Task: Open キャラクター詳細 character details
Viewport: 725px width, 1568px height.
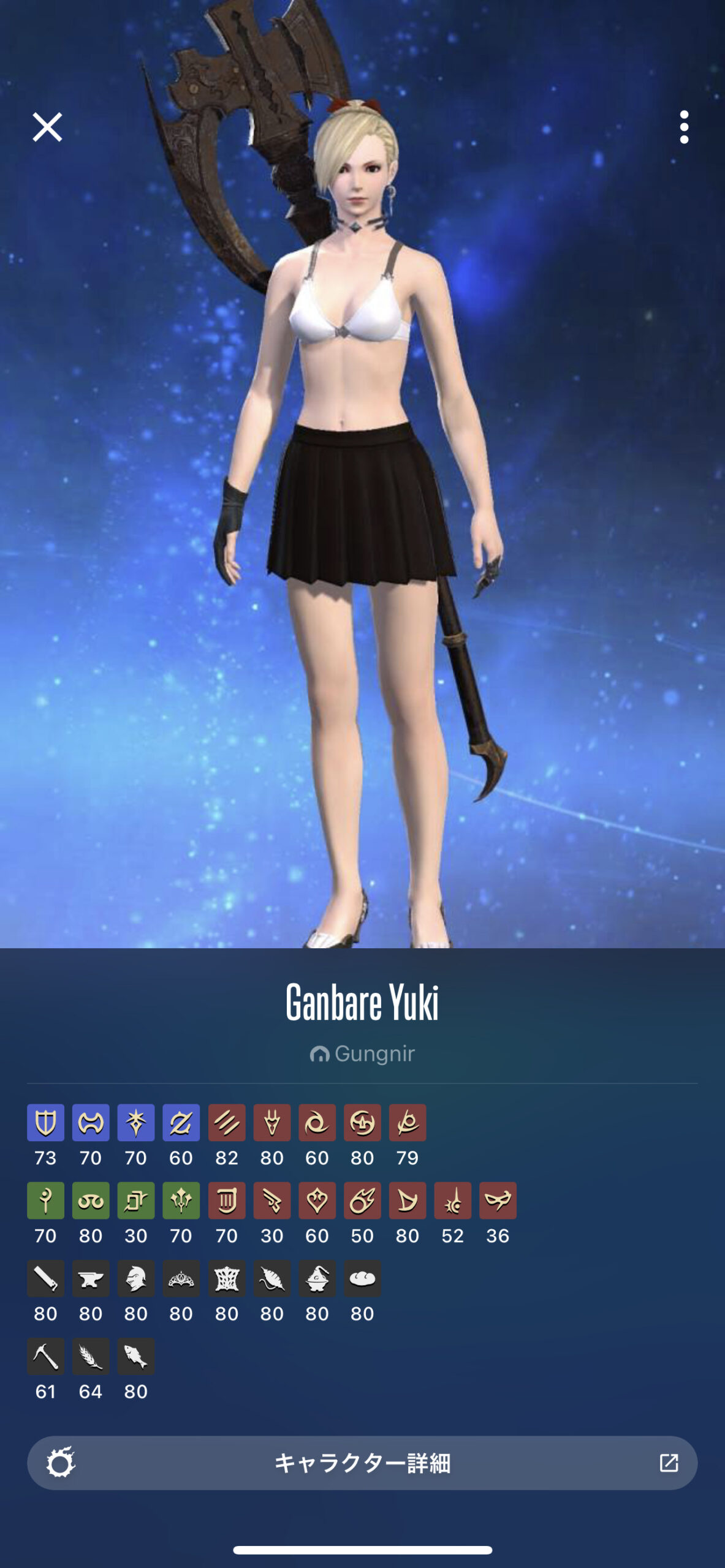Action: (362, 1463)
